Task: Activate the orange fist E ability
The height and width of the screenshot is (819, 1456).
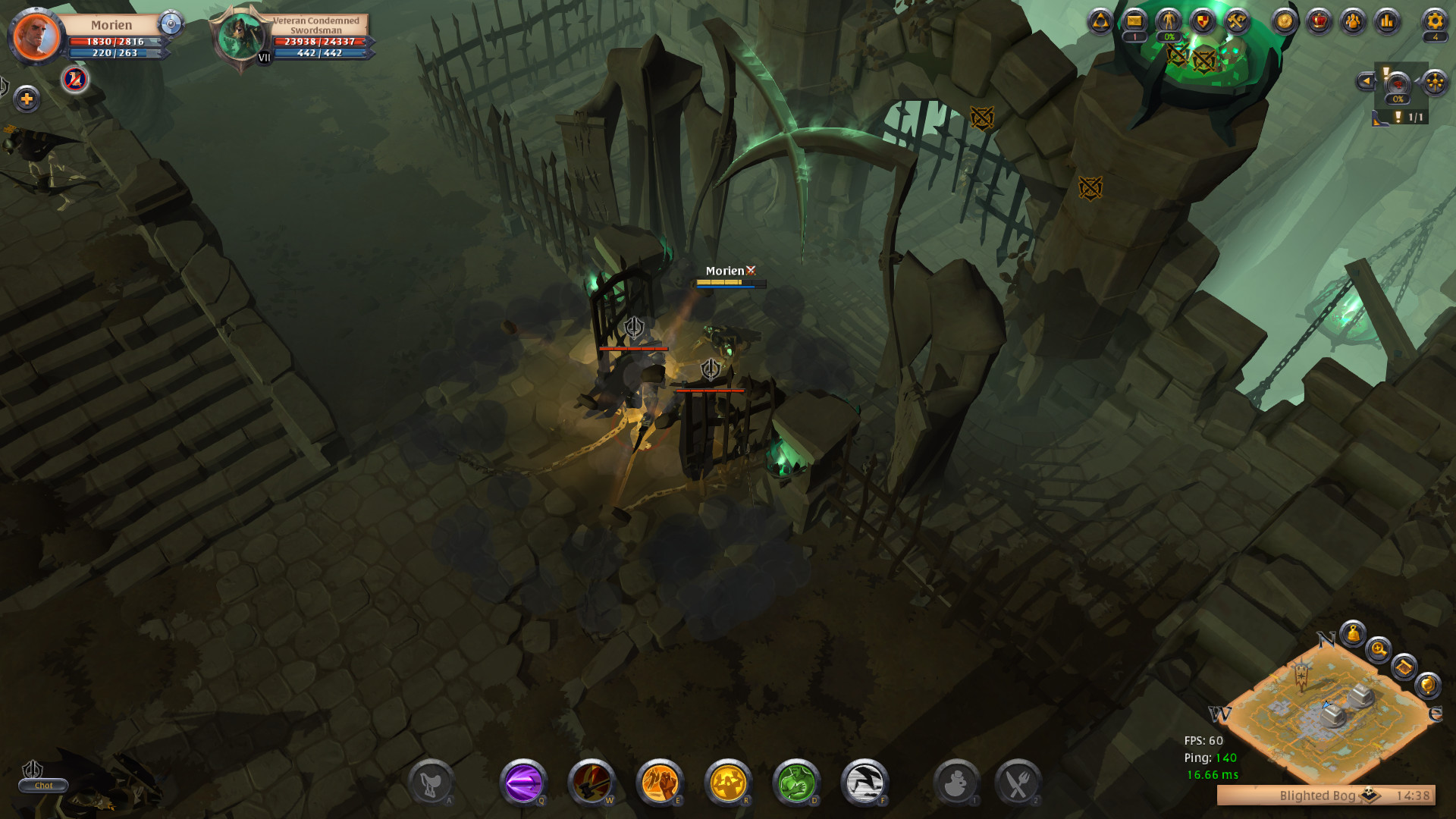Action: (x=660, y=782)
